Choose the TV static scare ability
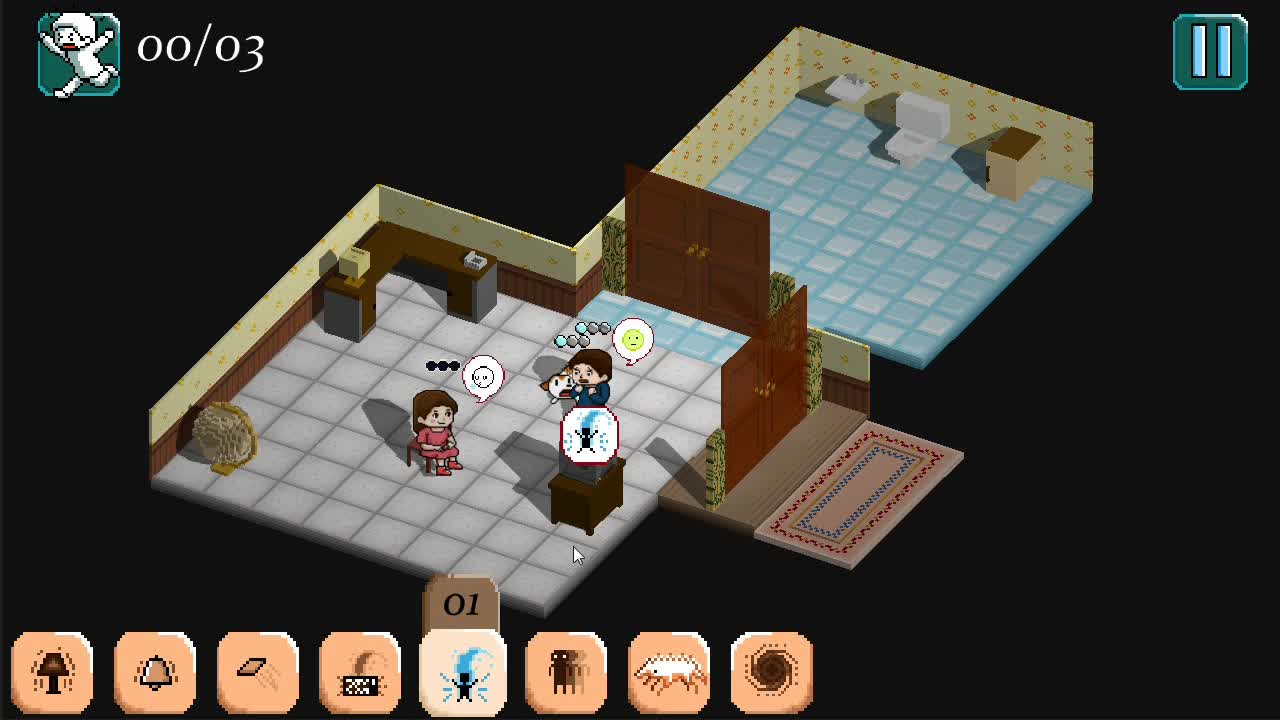The height and width of the screenshot is (720, 1280). (361, 670)
